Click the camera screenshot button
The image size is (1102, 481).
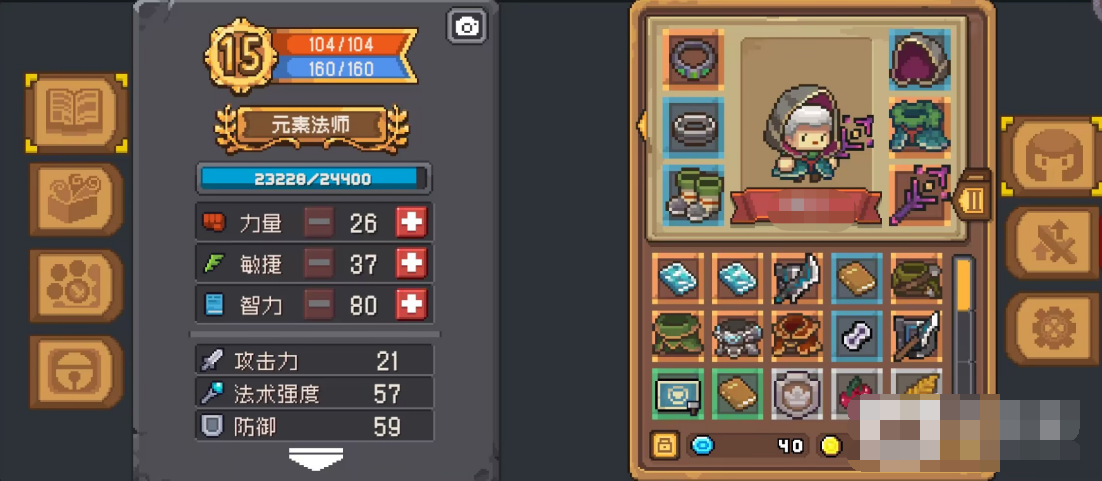coord(467,27)
